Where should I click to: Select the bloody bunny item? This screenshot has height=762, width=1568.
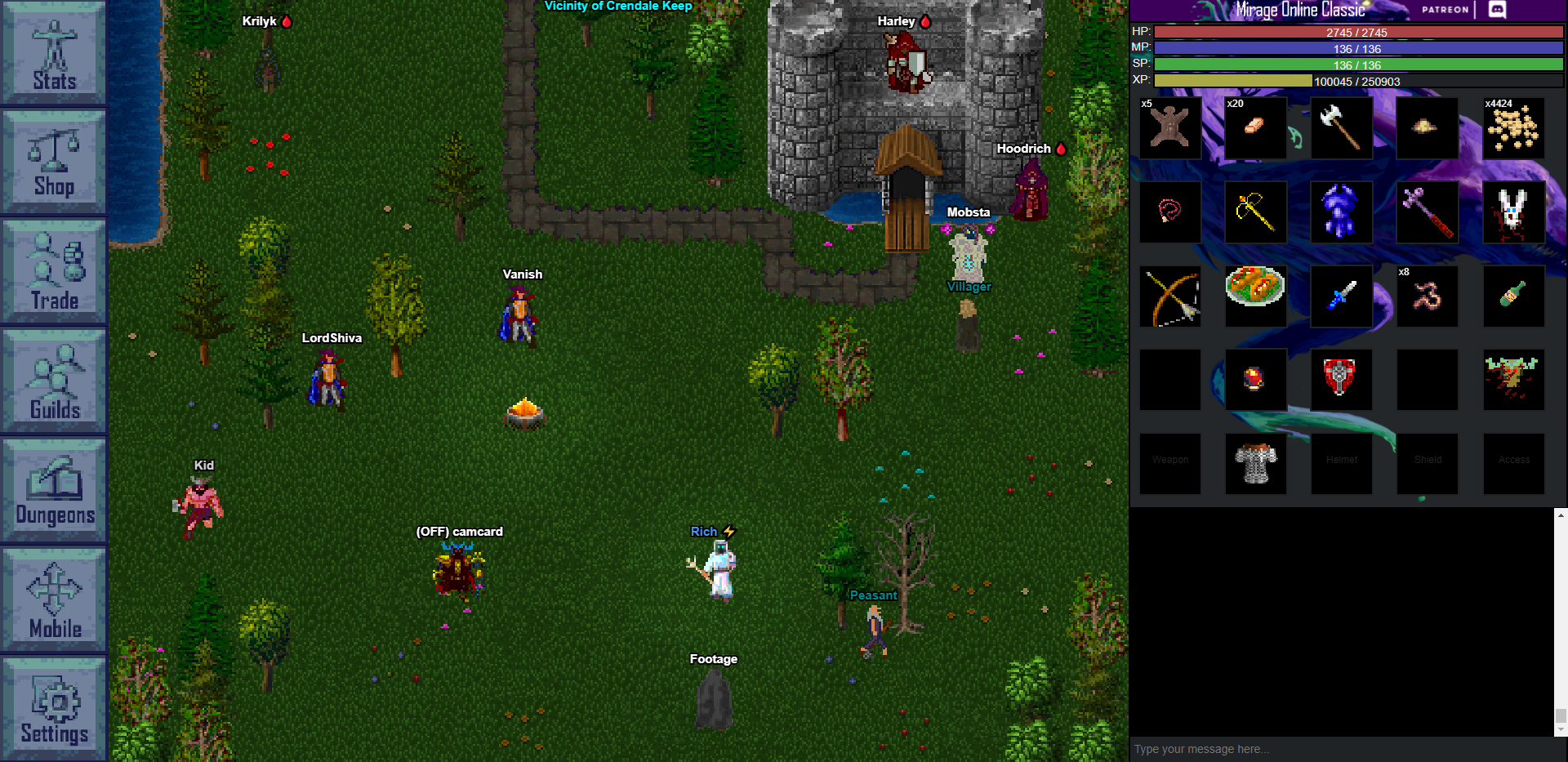click(1513, 212)
